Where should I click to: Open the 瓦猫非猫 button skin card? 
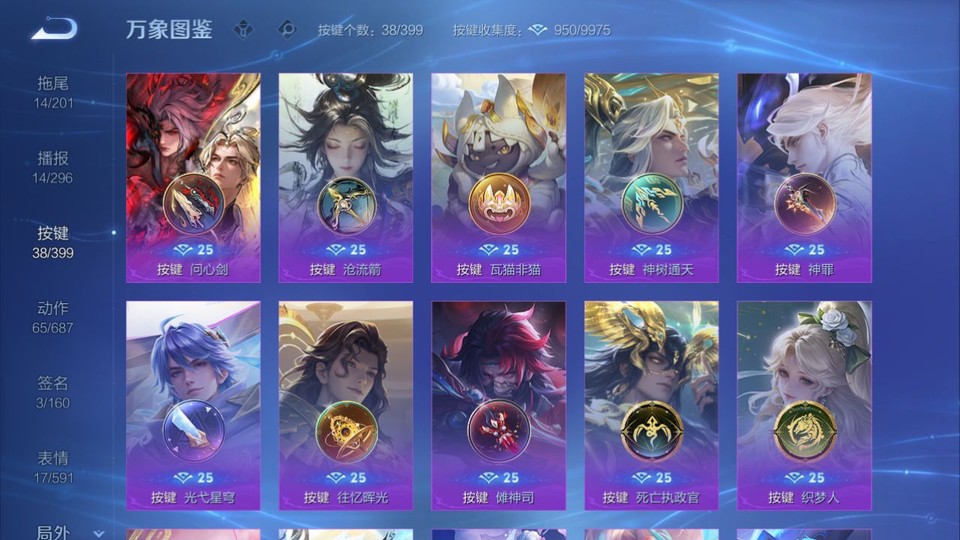coord(498,178)
